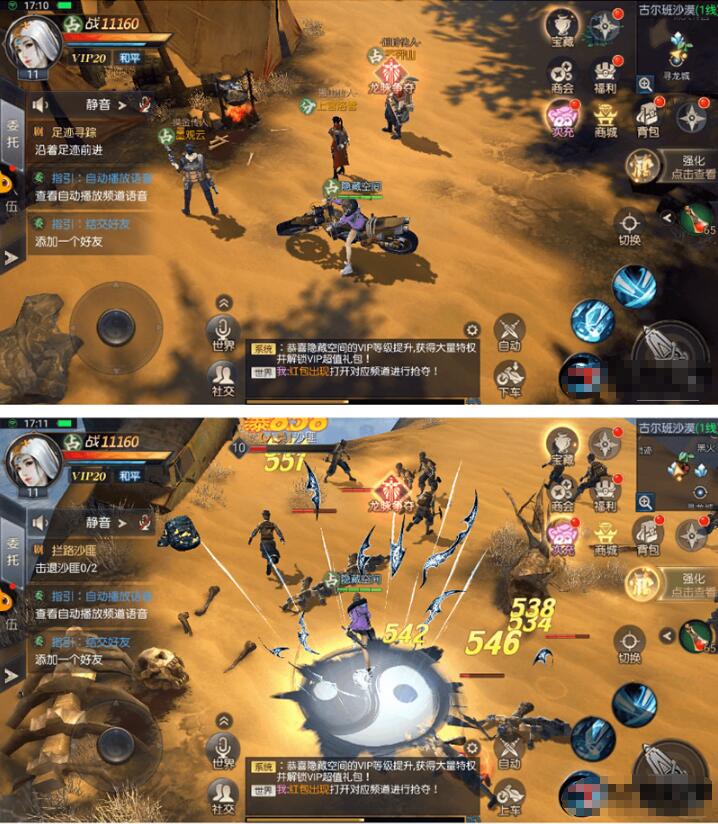Screen dimensions: 718x824
Task: Change 和平 peace mode in the upper screenshot
Action: 131,58
